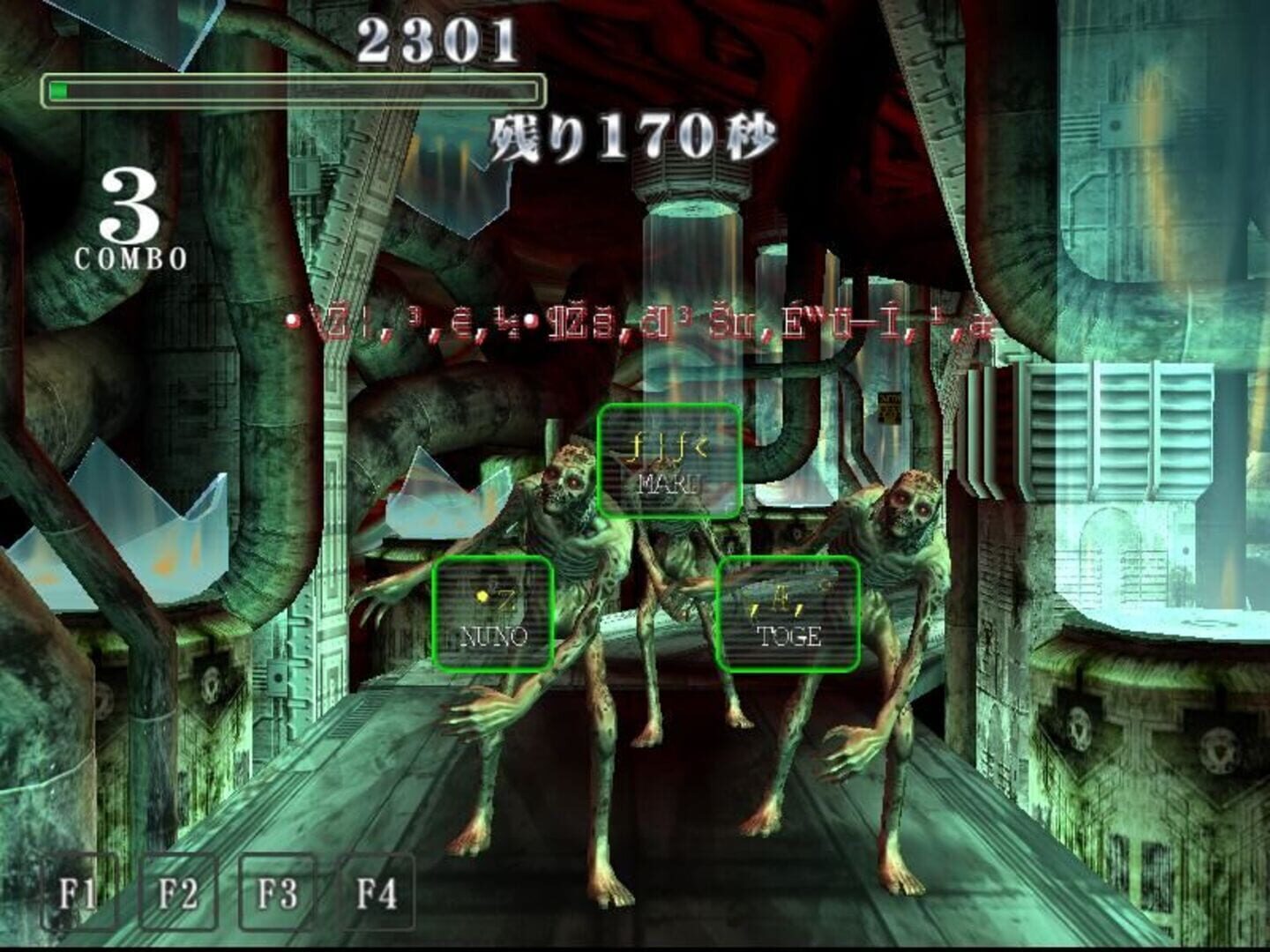Expand the green MARI target frame

click(x=670, y=460)
